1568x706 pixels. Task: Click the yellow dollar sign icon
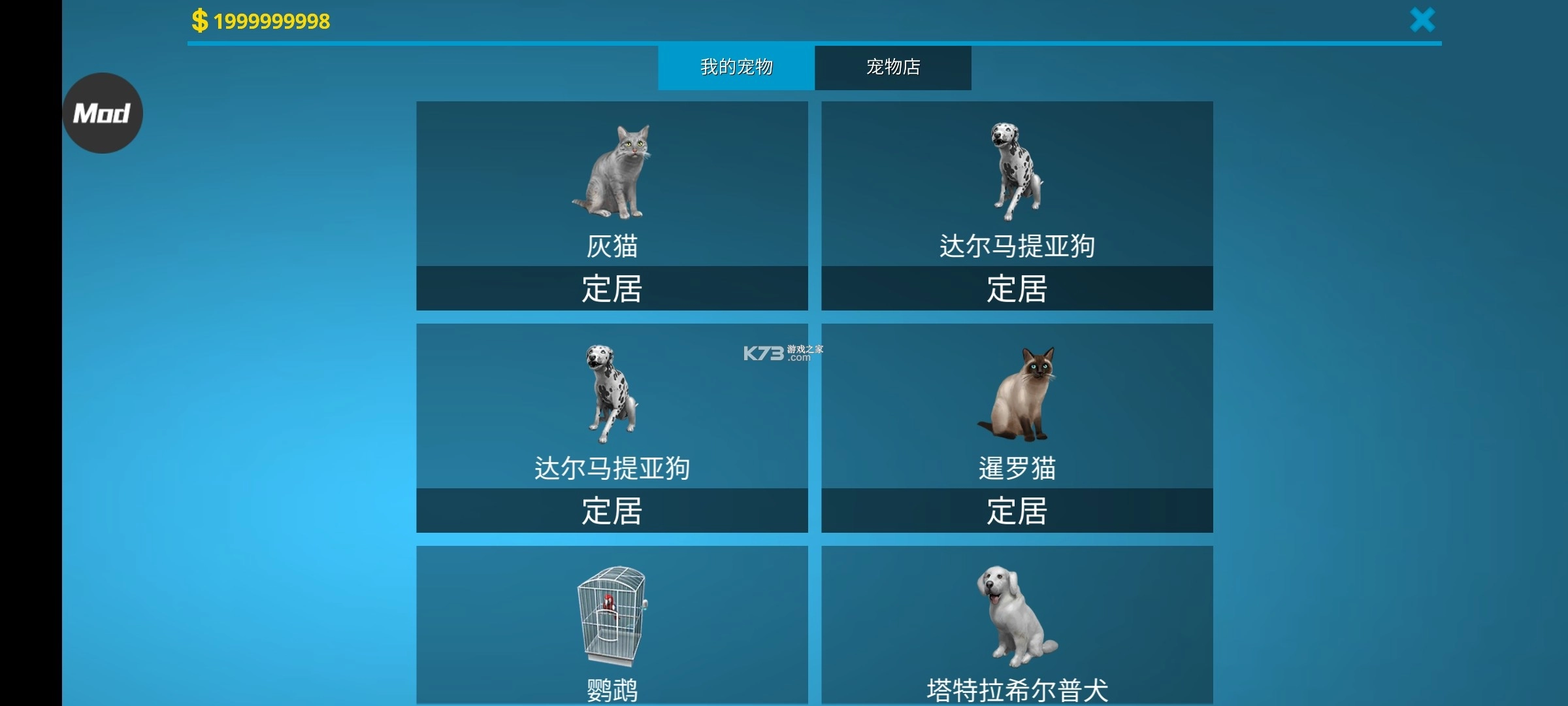pyautogui.click(x=198, y=20)
